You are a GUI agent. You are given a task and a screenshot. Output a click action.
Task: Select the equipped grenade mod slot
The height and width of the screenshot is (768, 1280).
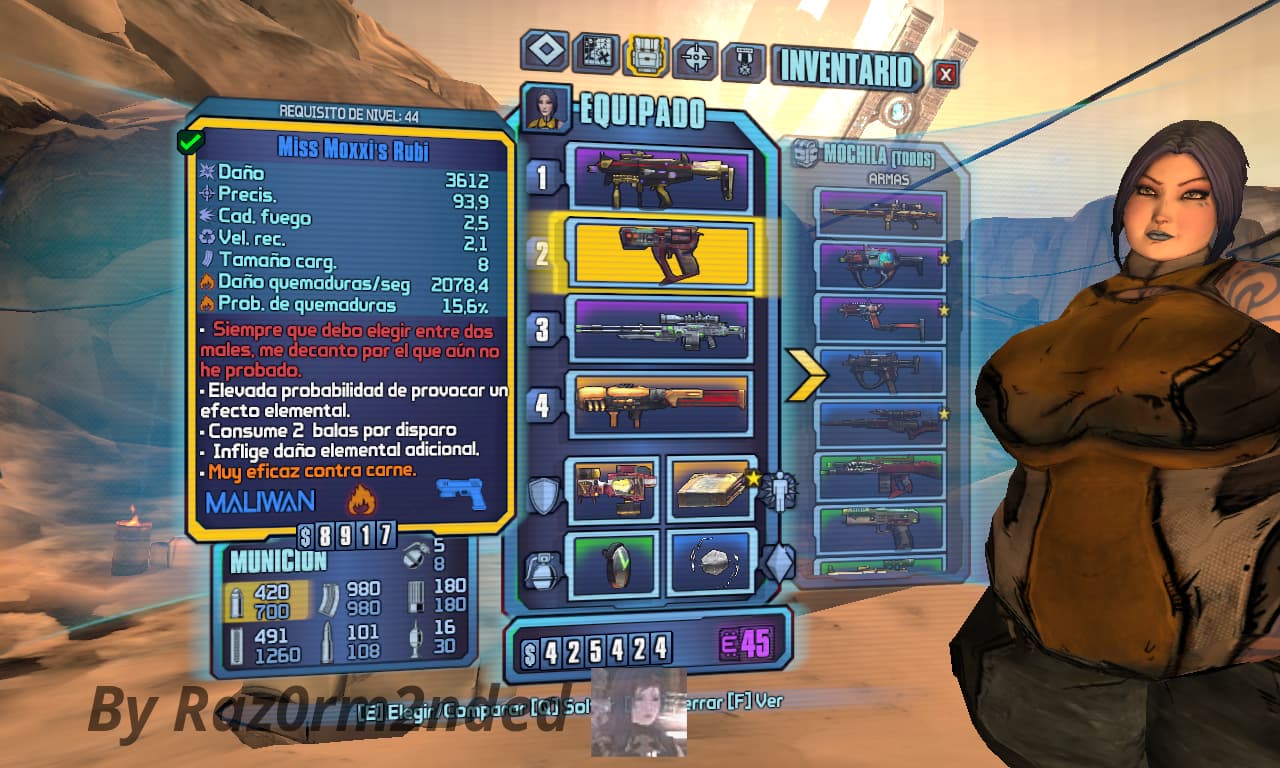coord(612,563)
